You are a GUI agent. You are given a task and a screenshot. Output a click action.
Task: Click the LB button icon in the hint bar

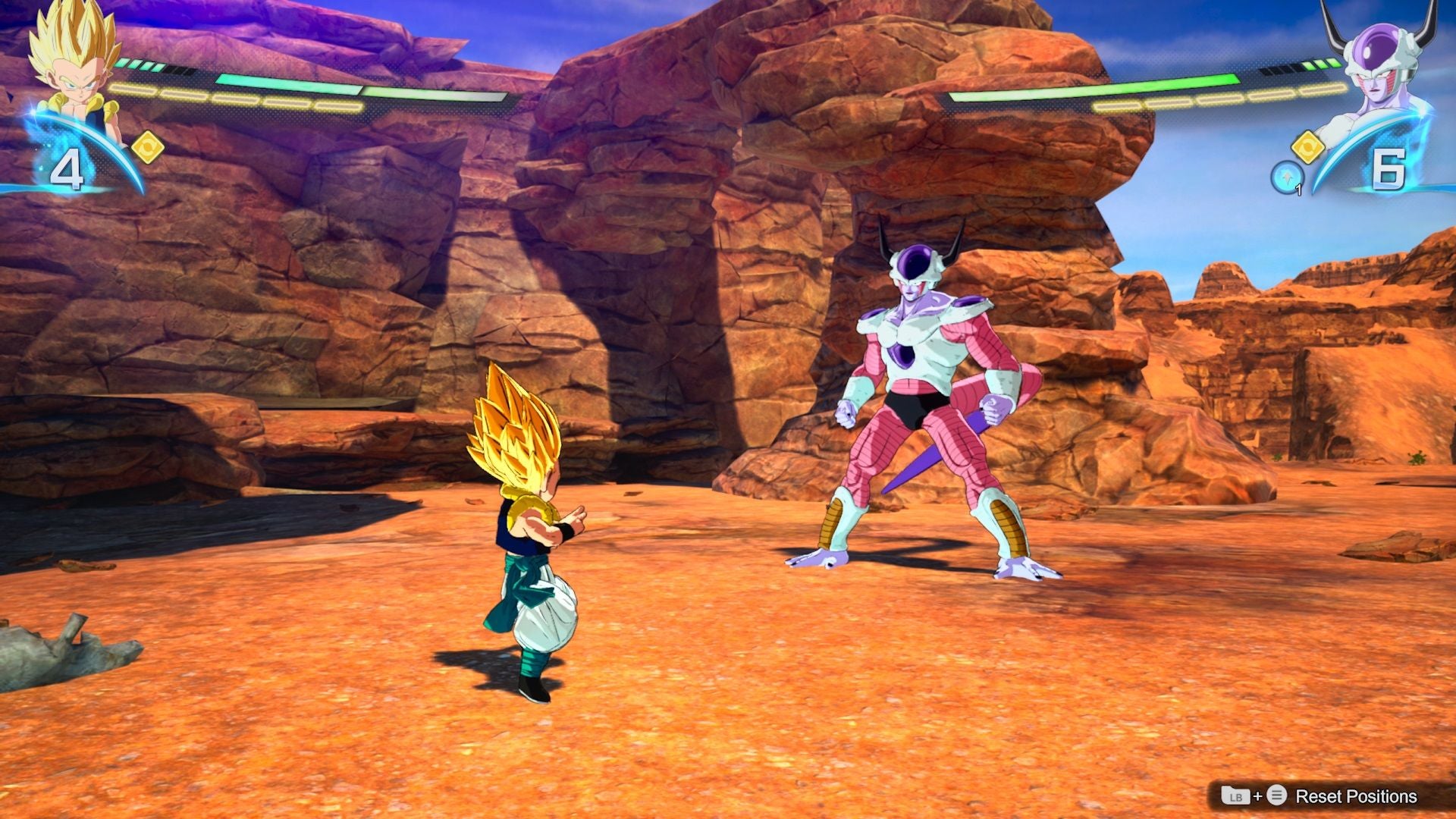(x=1236, y=795)
